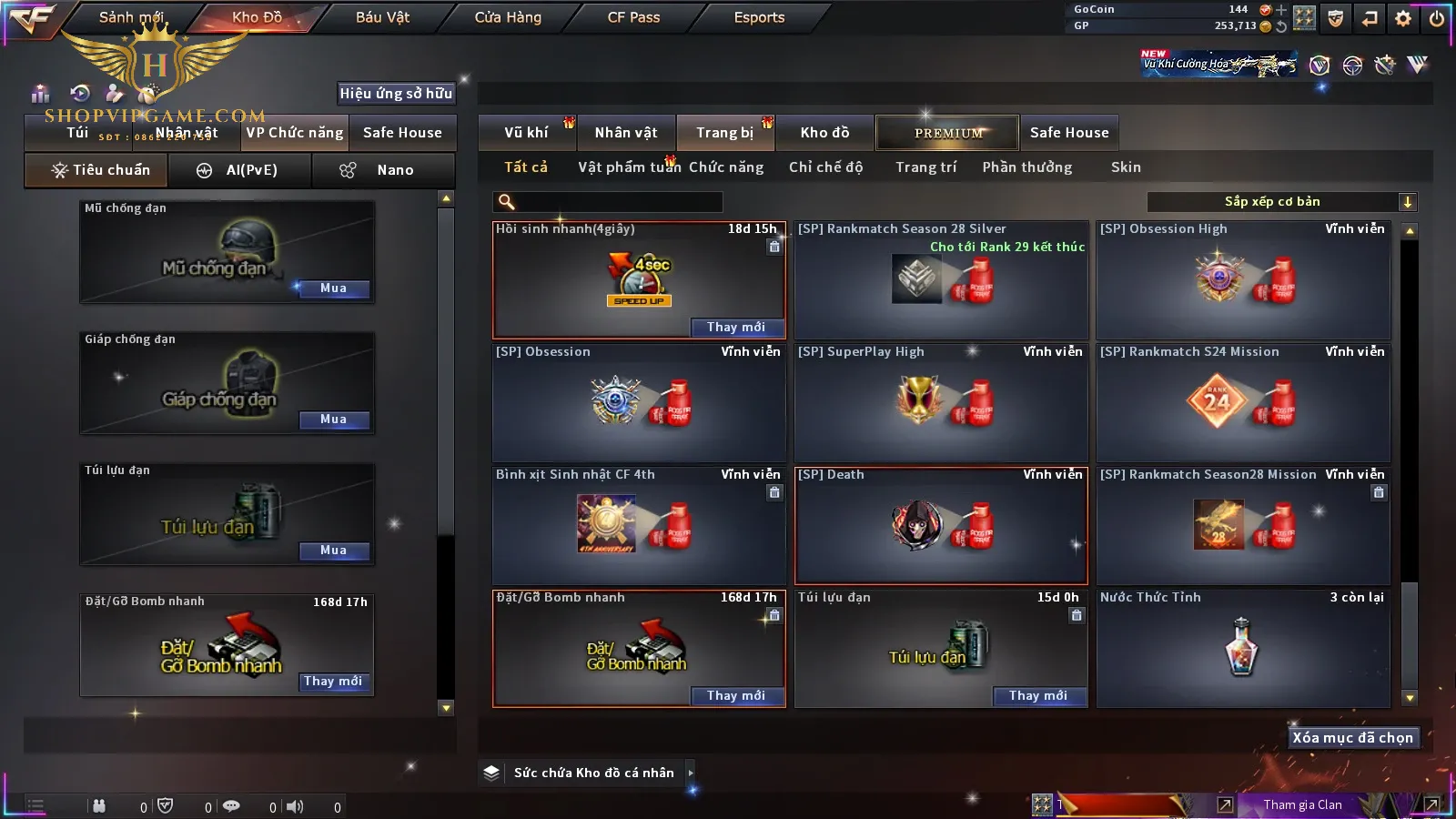
Task: Show the Skin filter category
Action: [1126, 167]
